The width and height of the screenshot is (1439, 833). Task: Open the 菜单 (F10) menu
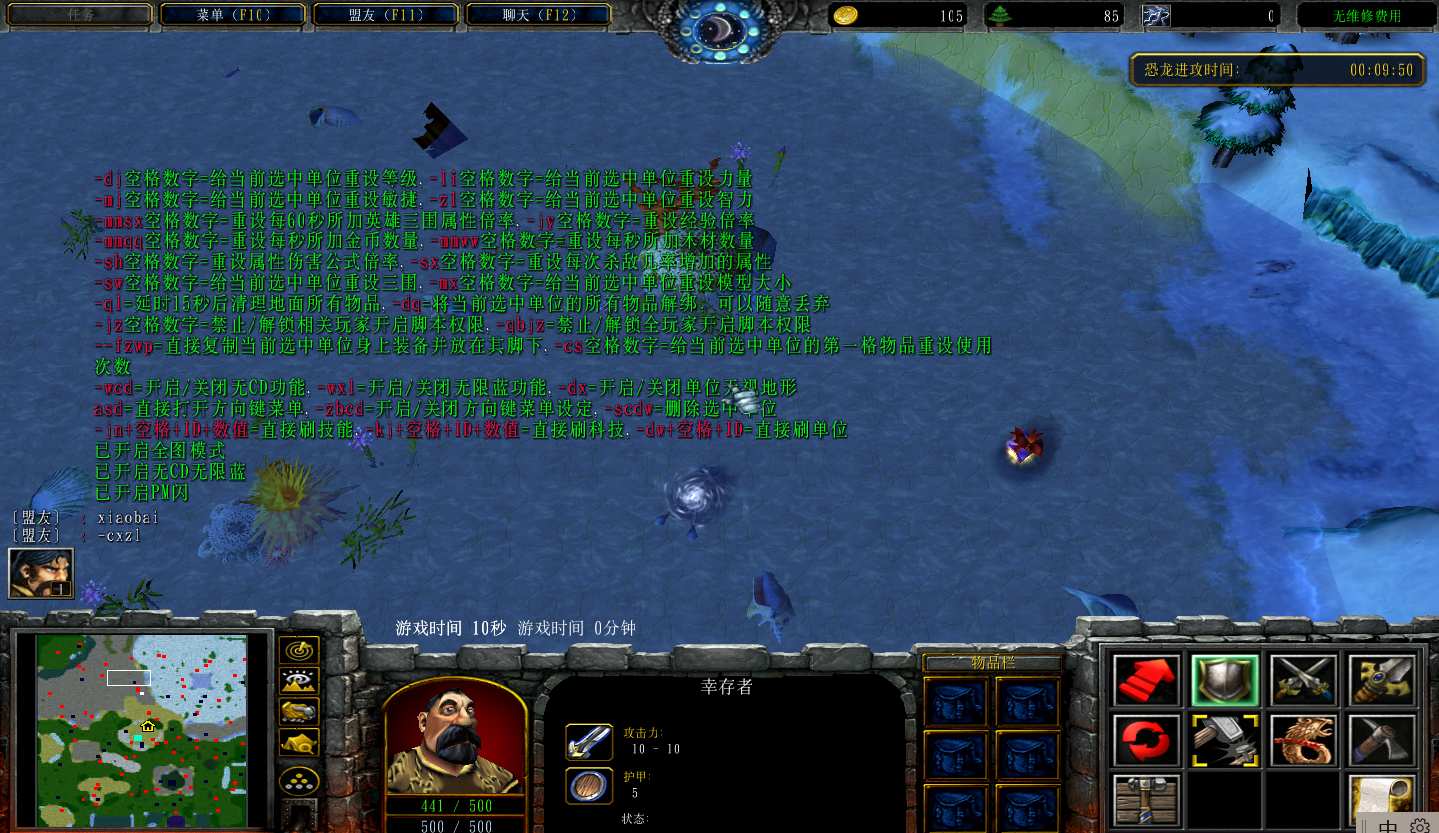point(234,15)
